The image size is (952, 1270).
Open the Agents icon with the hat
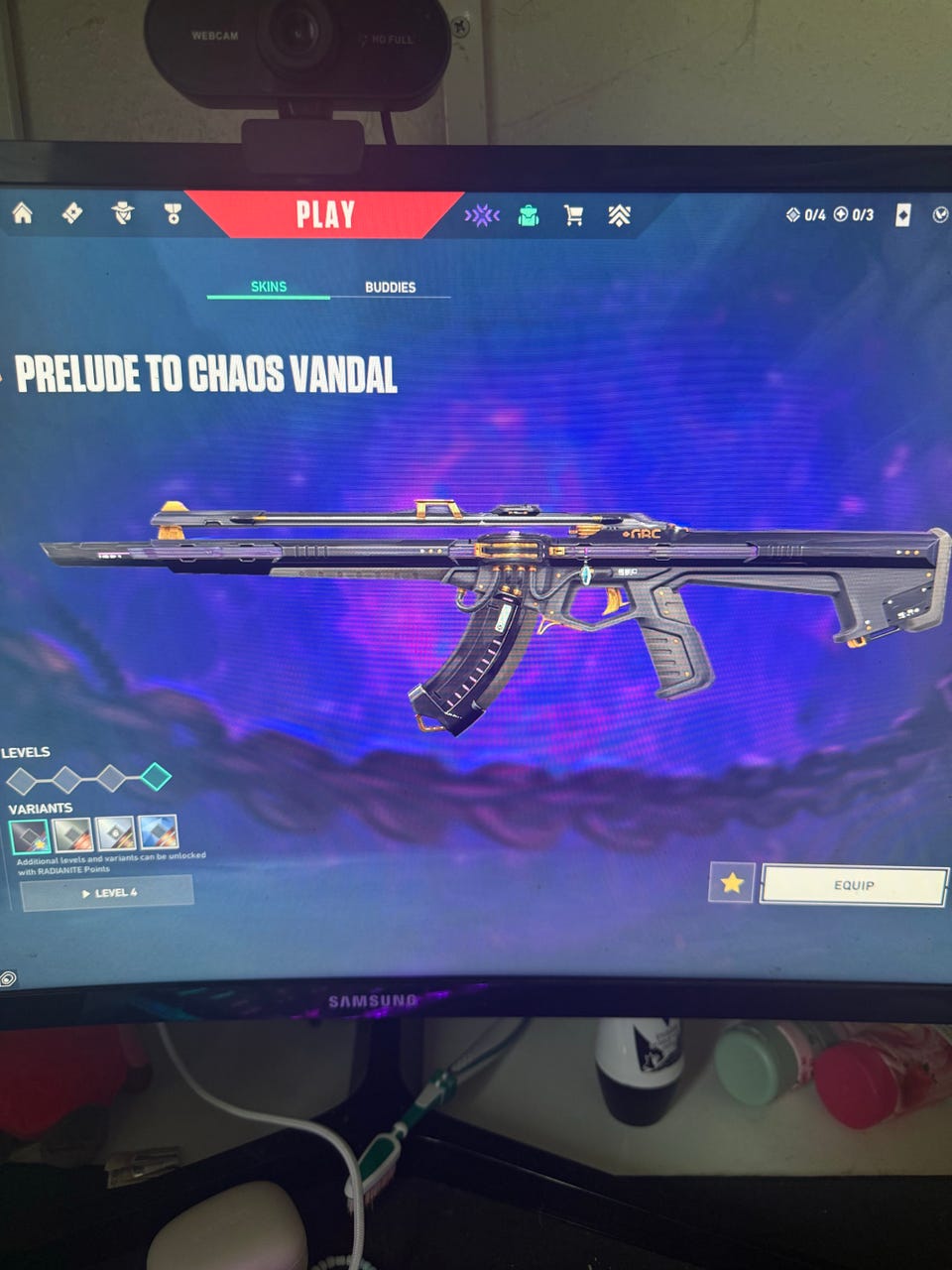tap(123, 212)
